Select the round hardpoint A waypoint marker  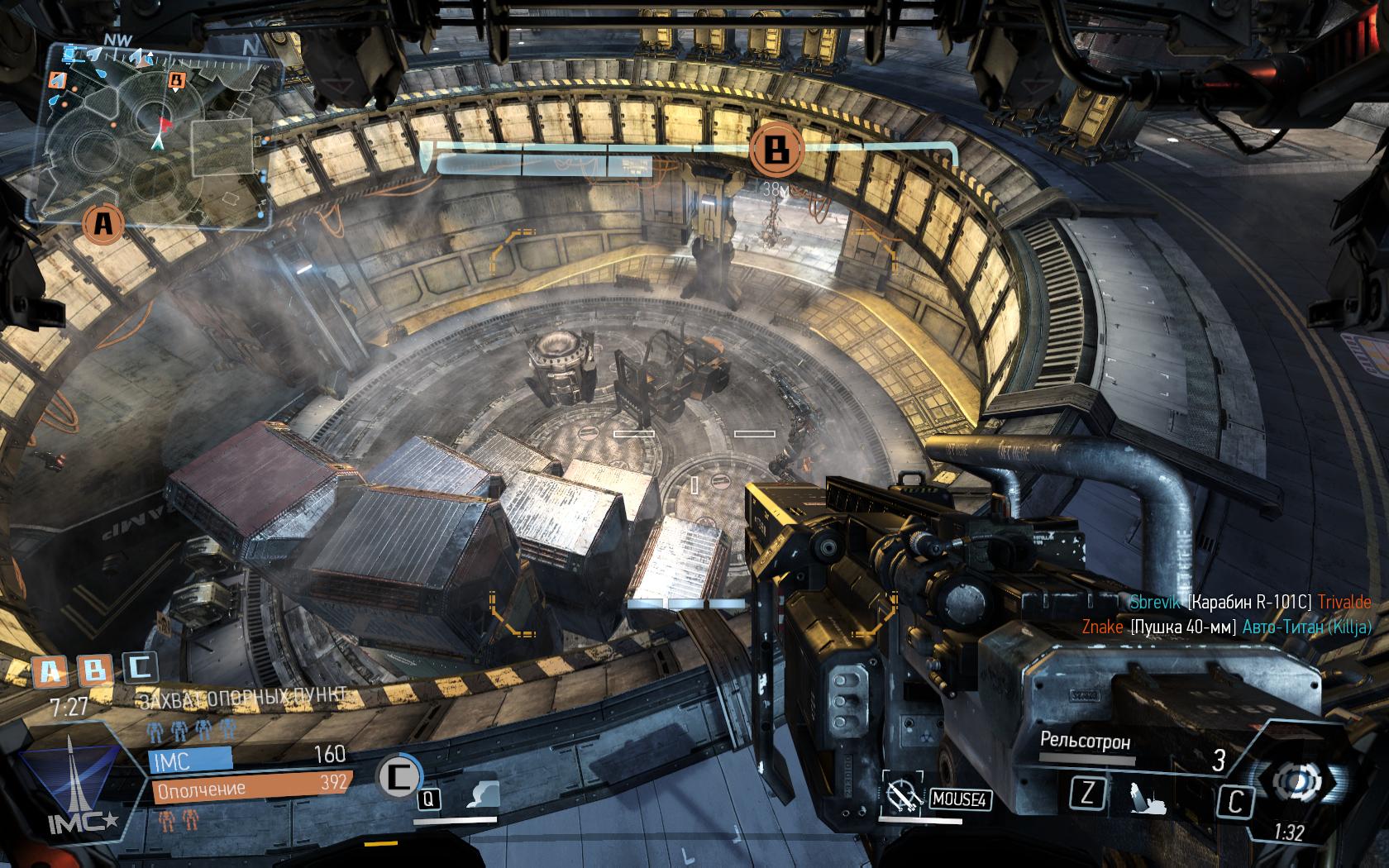pos(103,222)
